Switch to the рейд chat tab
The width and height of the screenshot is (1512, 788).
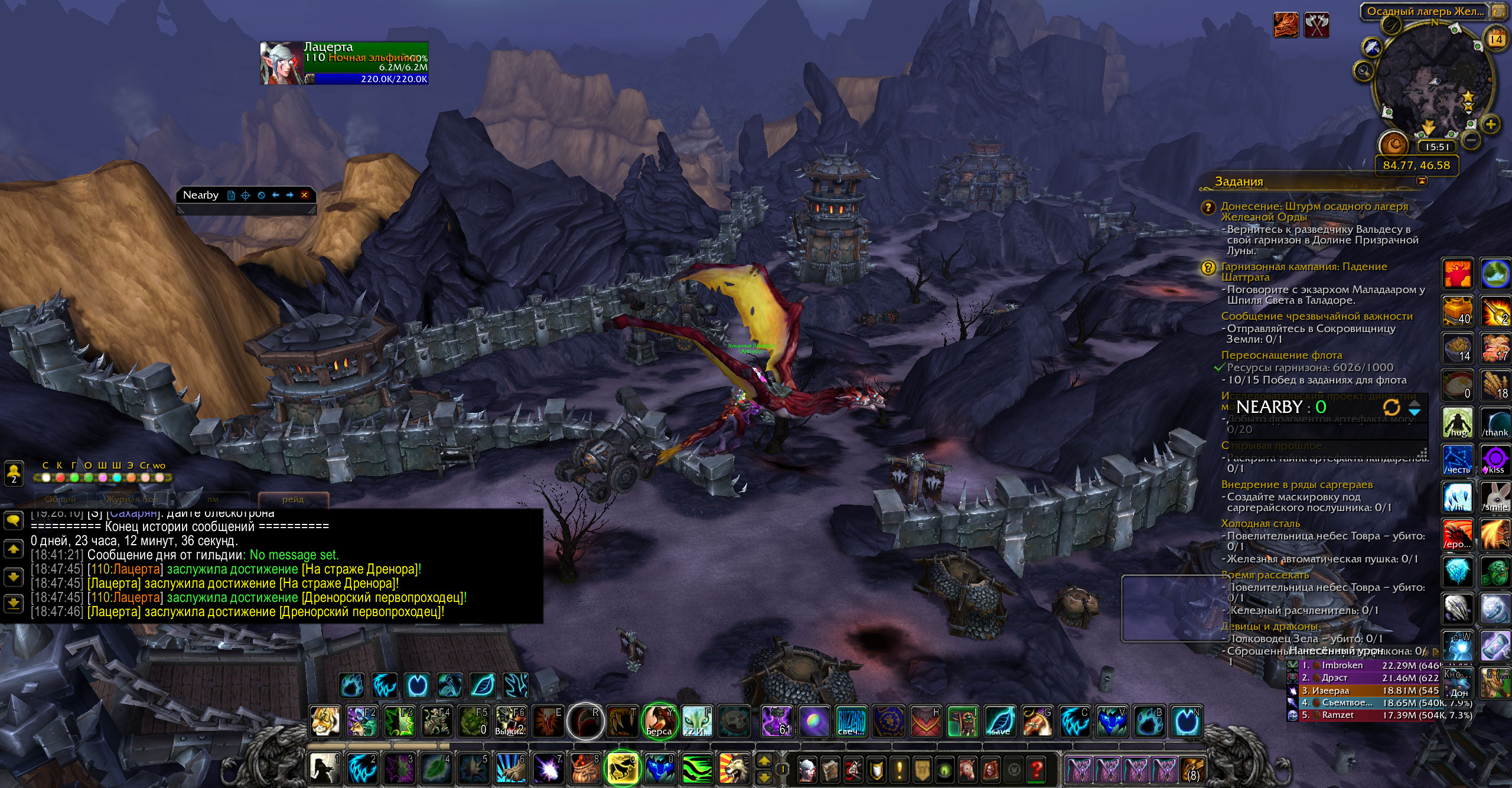[x=293, y=499]
